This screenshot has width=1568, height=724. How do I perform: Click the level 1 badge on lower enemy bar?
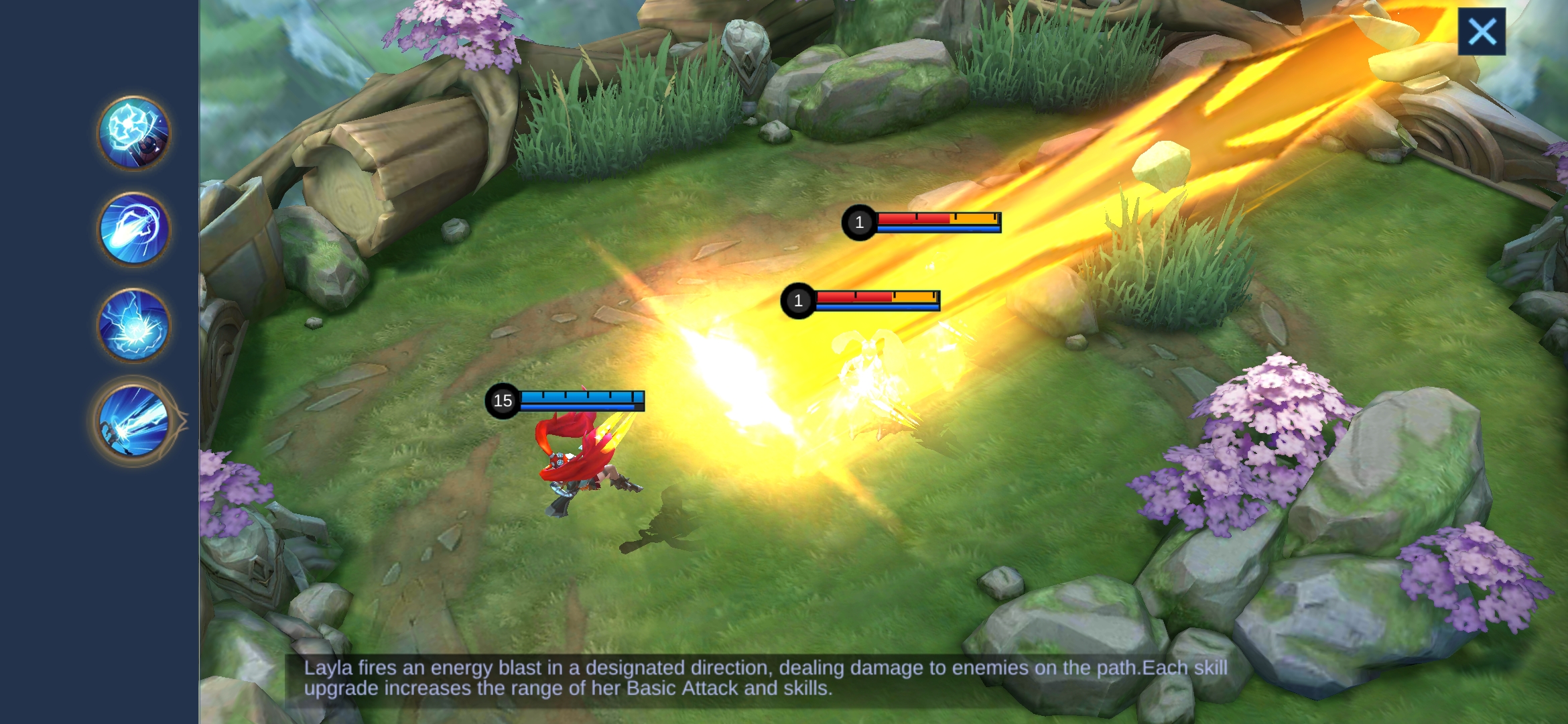(798, 300)
